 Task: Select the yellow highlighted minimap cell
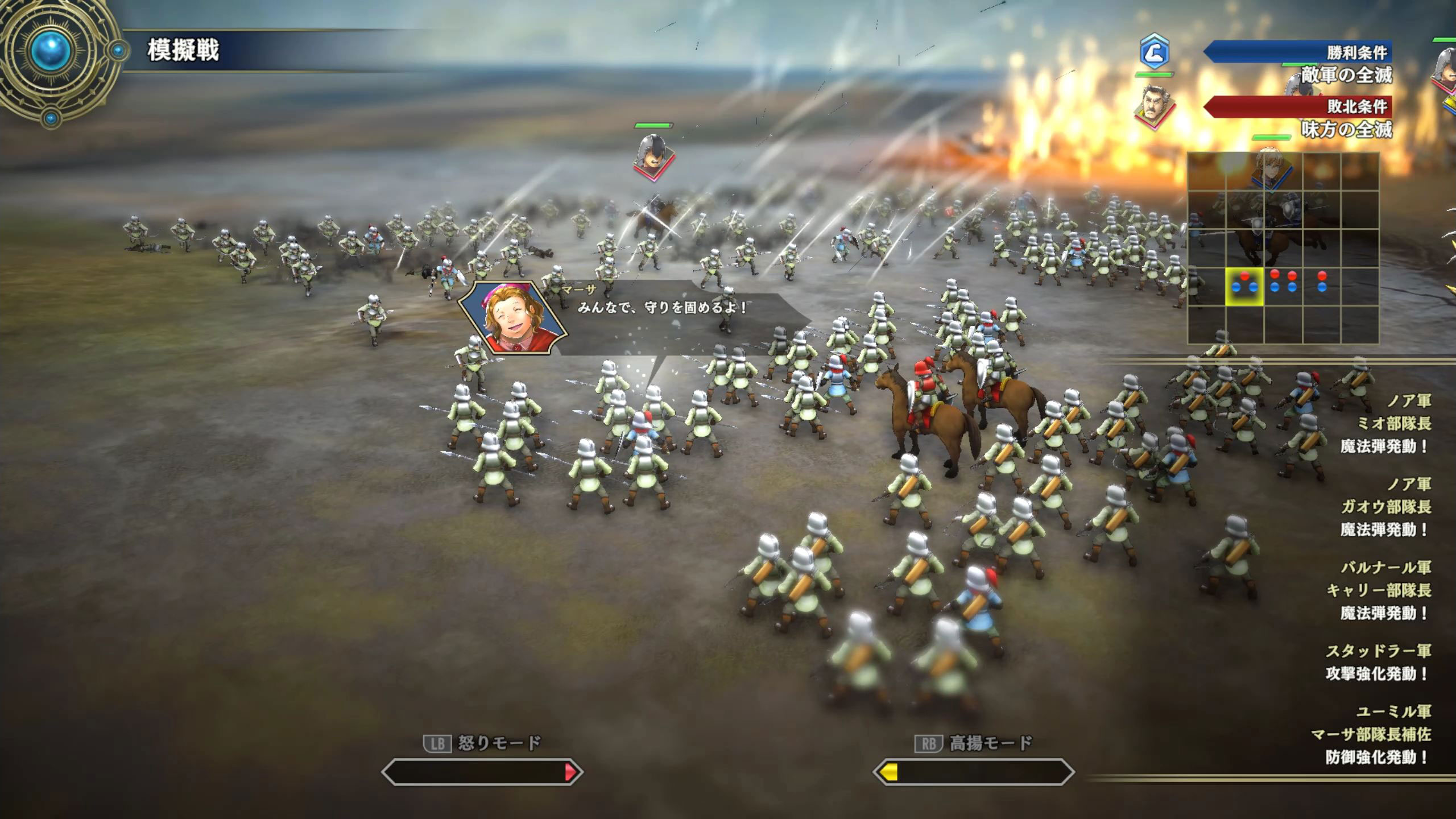click(1244, 286)
